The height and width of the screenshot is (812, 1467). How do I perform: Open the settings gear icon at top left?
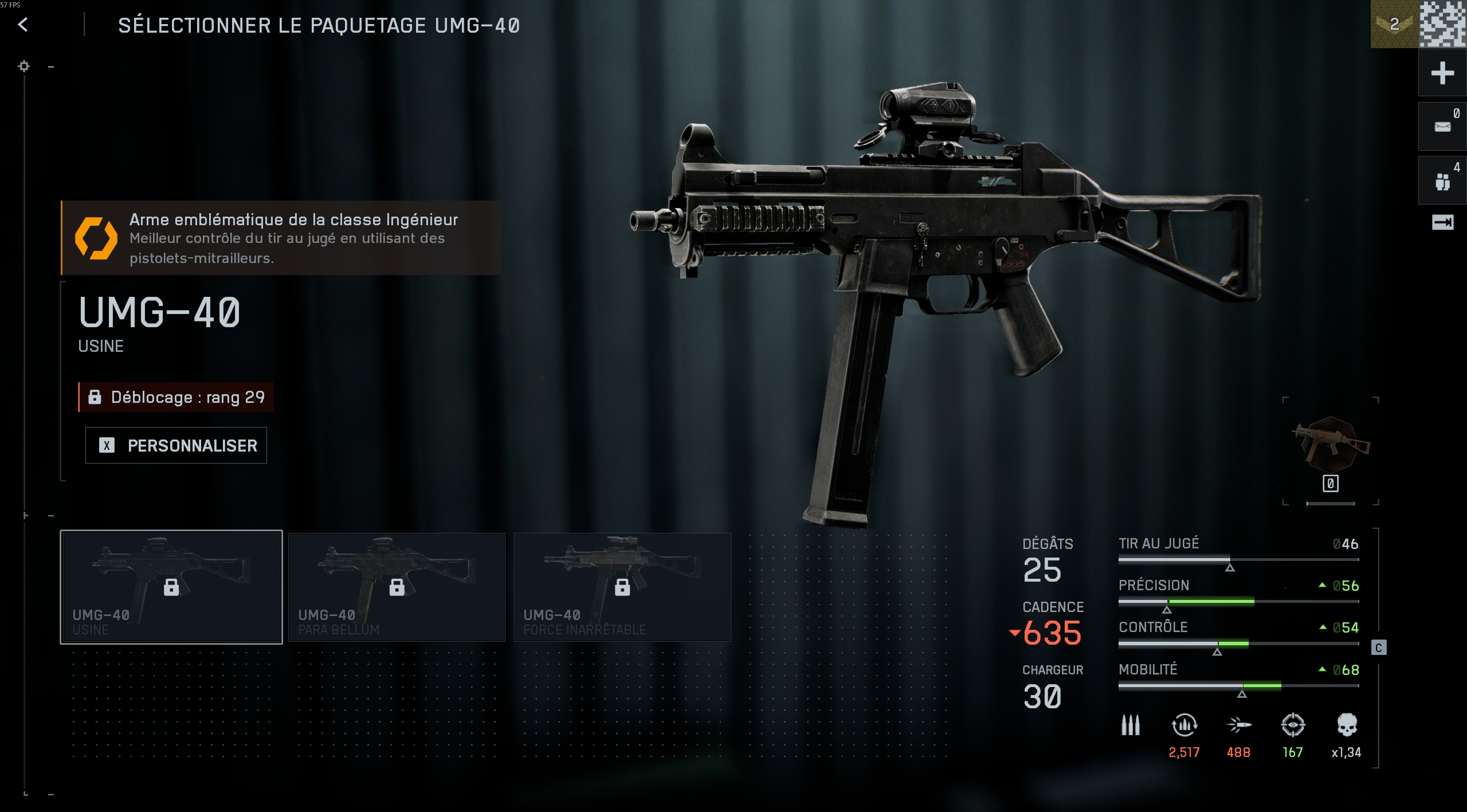[x=23, y=66]
